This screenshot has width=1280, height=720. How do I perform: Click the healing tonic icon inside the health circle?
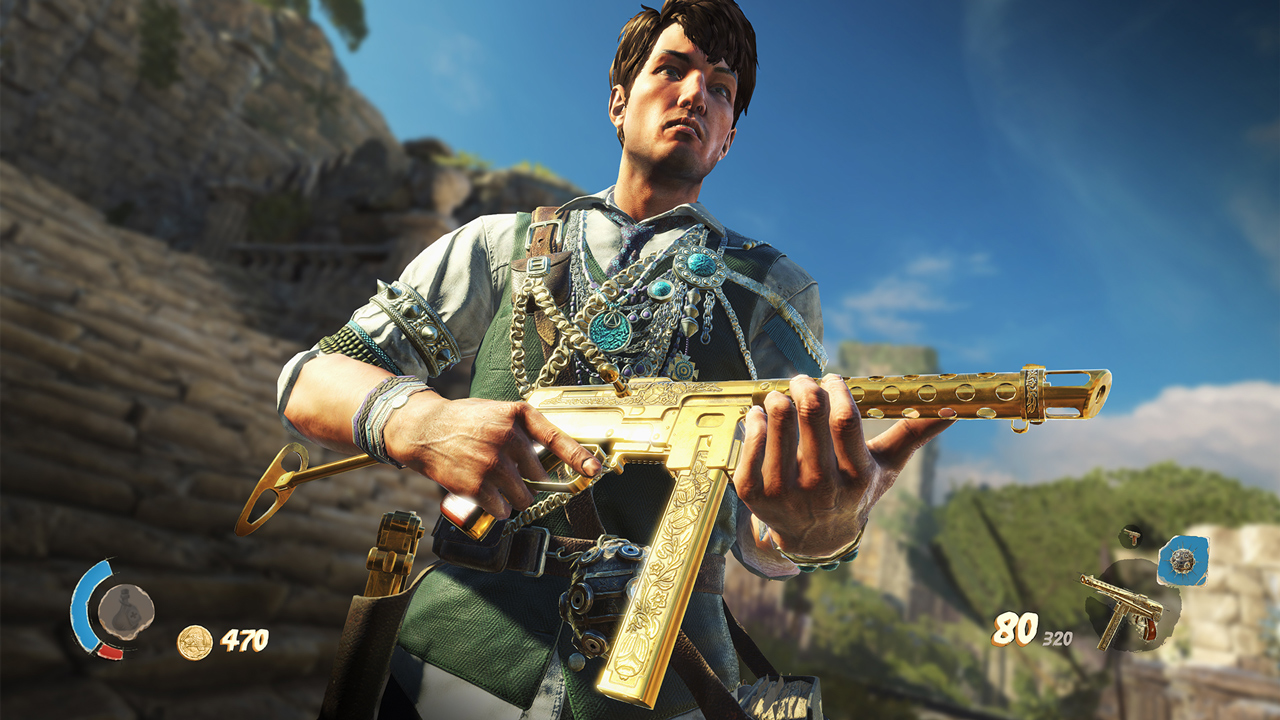click(x=126, y=610)
